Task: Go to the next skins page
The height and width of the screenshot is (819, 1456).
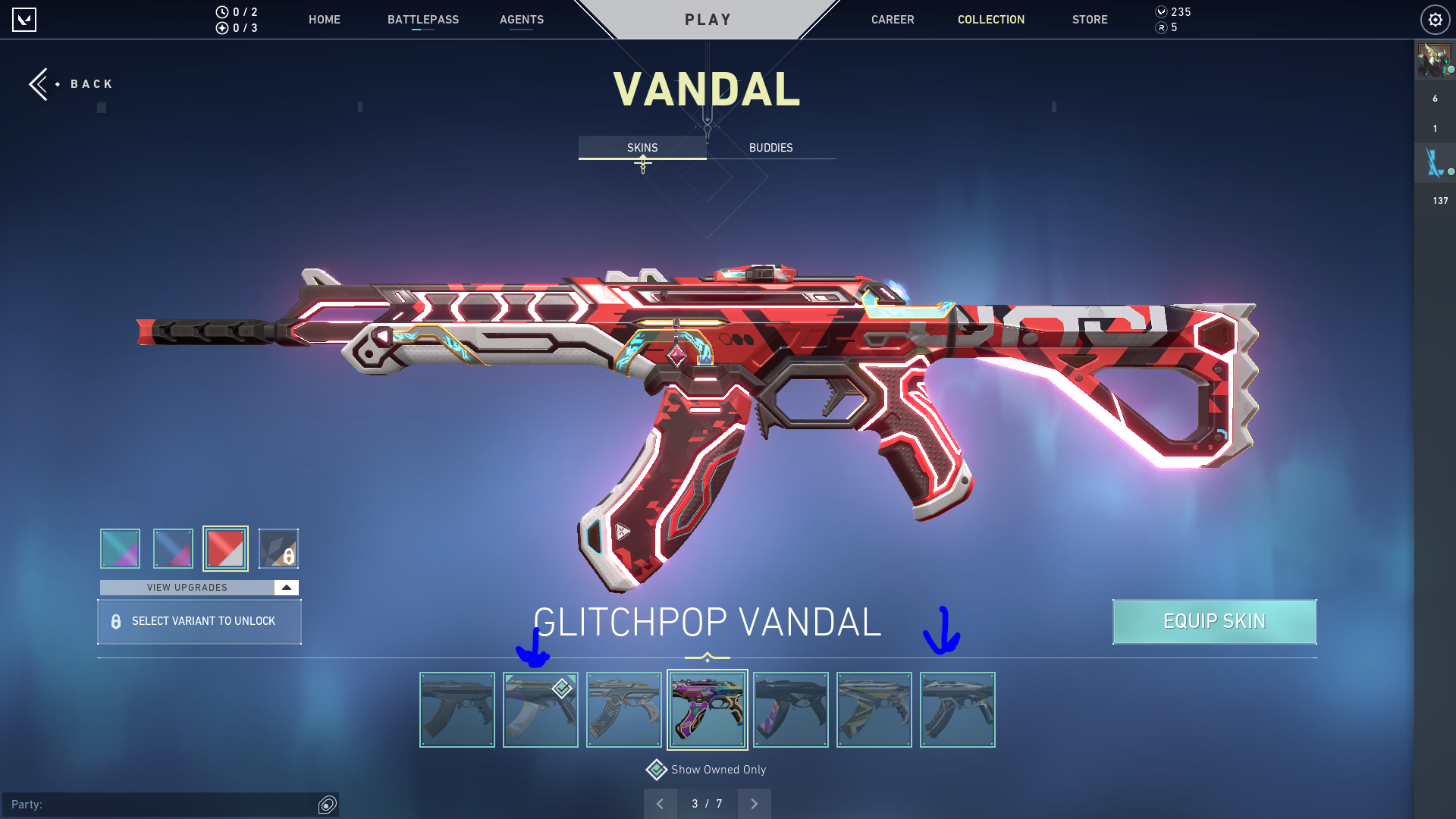Action: (754, 803)
